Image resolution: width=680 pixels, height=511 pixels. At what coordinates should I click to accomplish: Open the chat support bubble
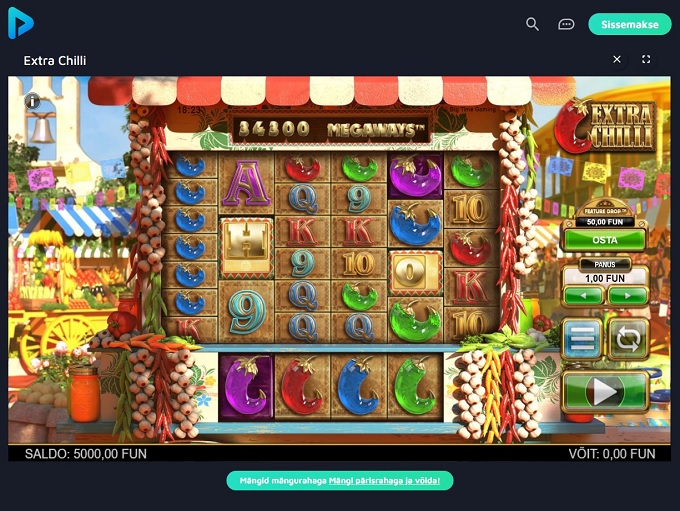[566, 24]
